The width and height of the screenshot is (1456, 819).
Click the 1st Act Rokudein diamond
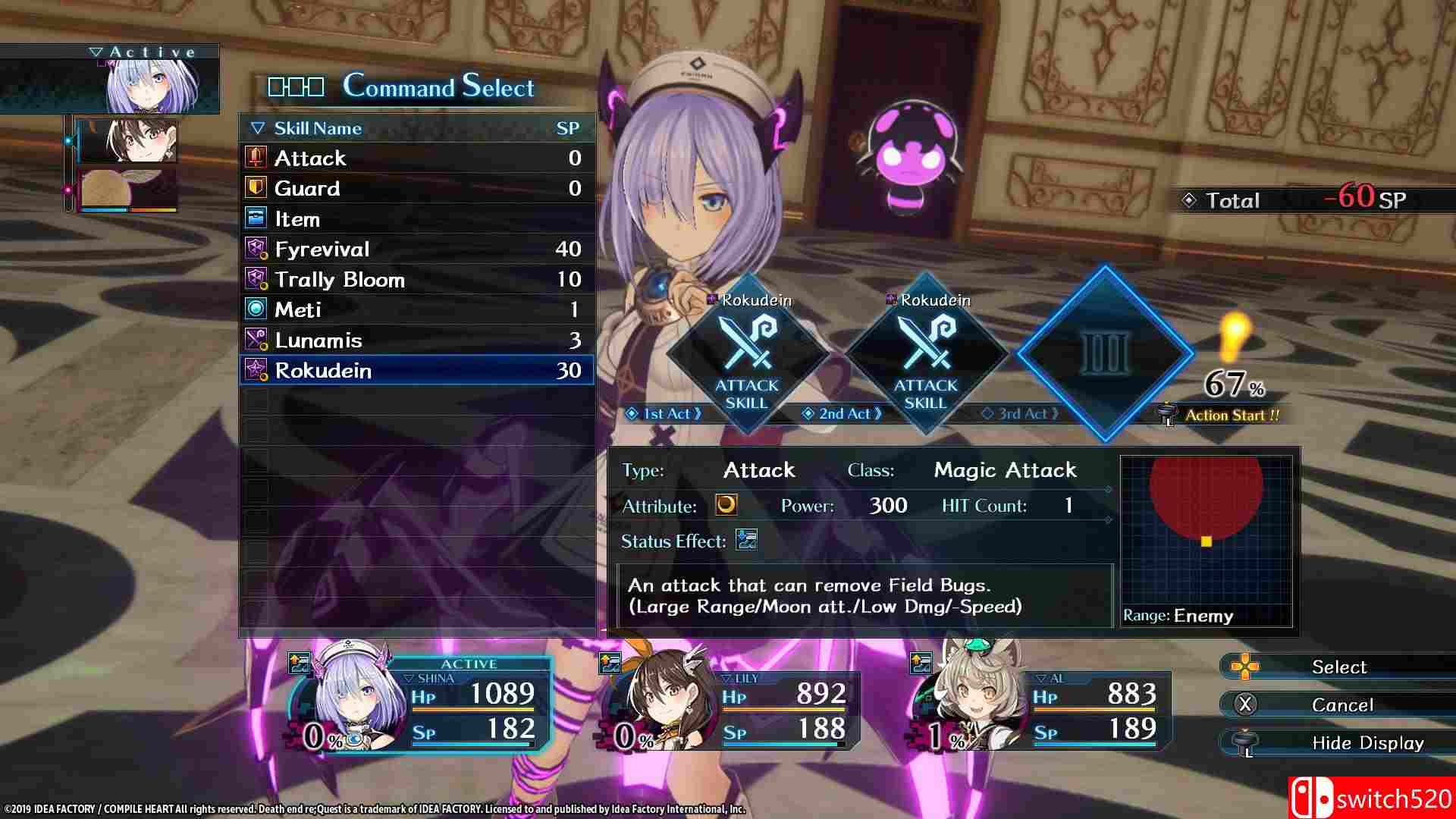(x=747, y=354)
